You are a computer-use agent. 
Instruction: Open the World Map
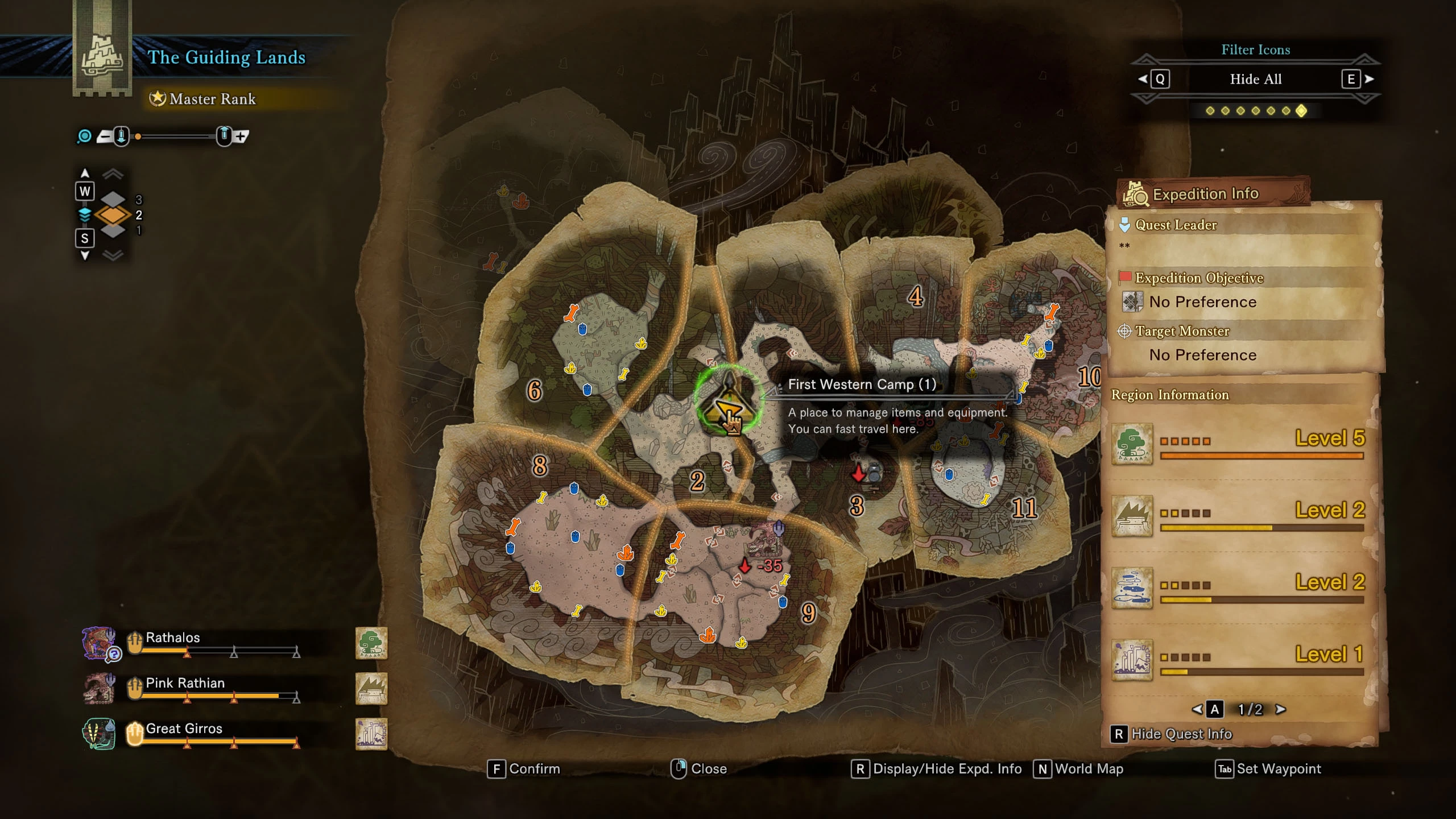point(1079,769)
